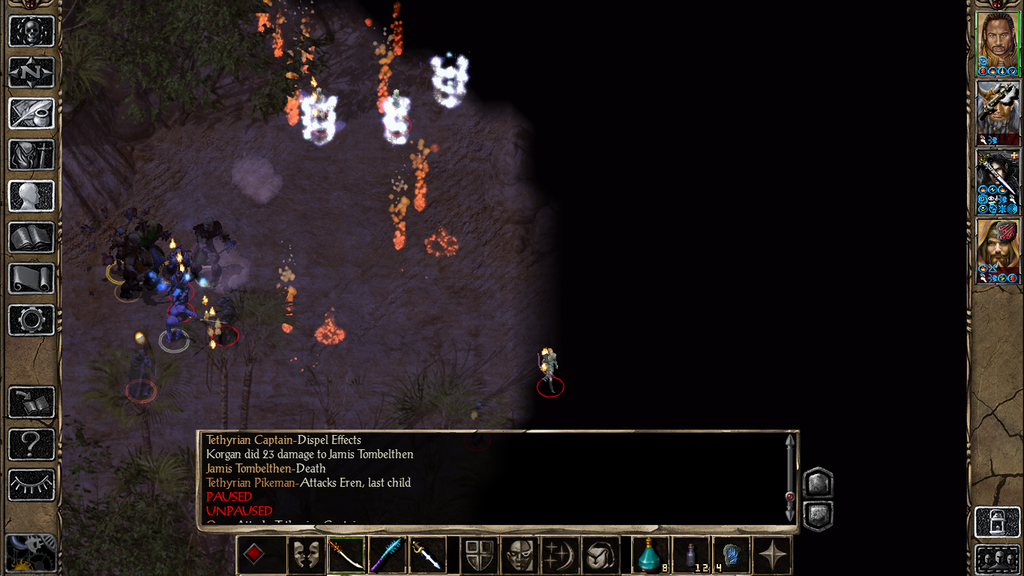Open the journal with the quill button
The height and width of the screenshot is (576, 1024).
click(31, 113)
